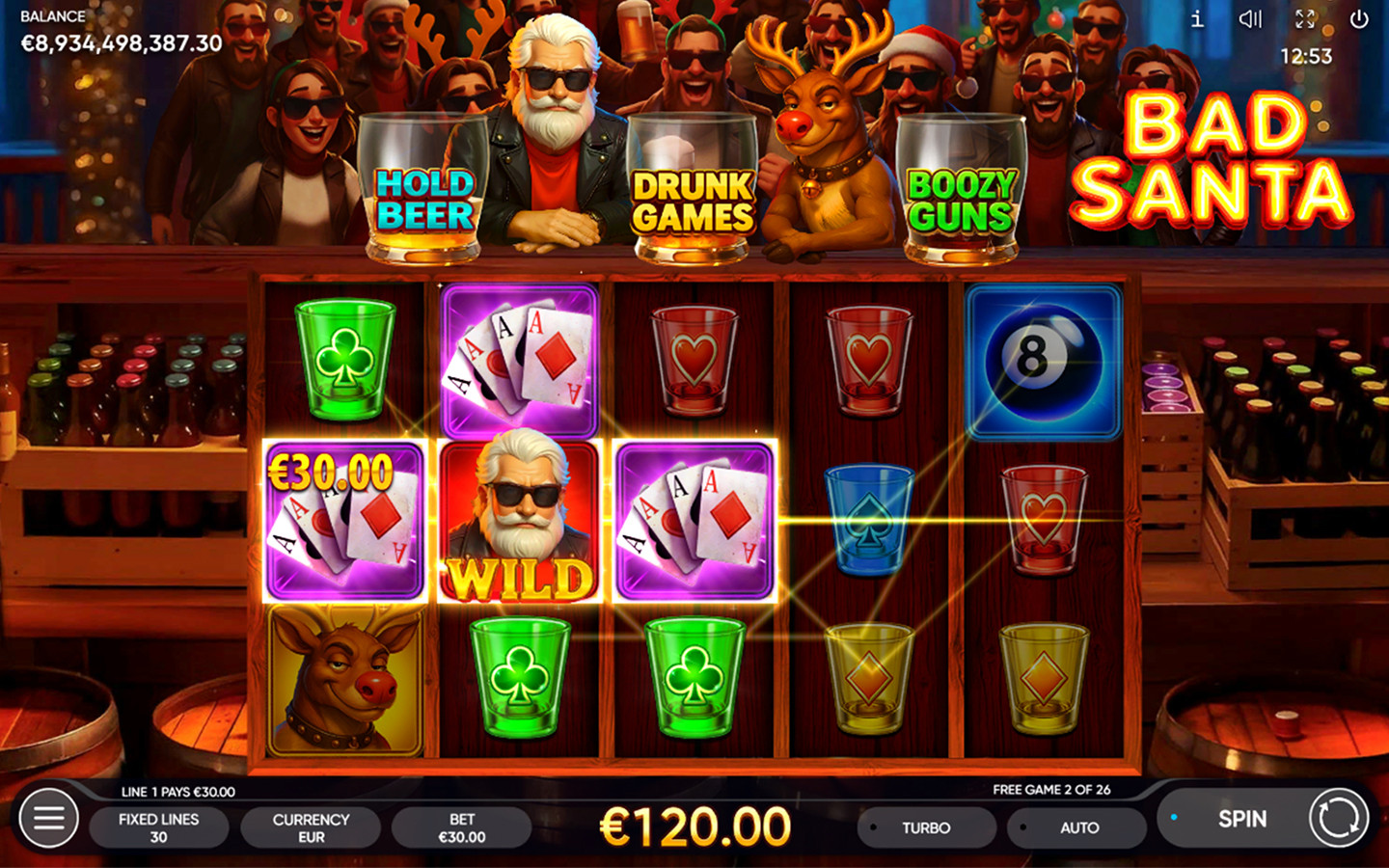The height and width of the screenshot is (868, 1389).
Task: Click the win amount €120.00 display
Action: 694,825
